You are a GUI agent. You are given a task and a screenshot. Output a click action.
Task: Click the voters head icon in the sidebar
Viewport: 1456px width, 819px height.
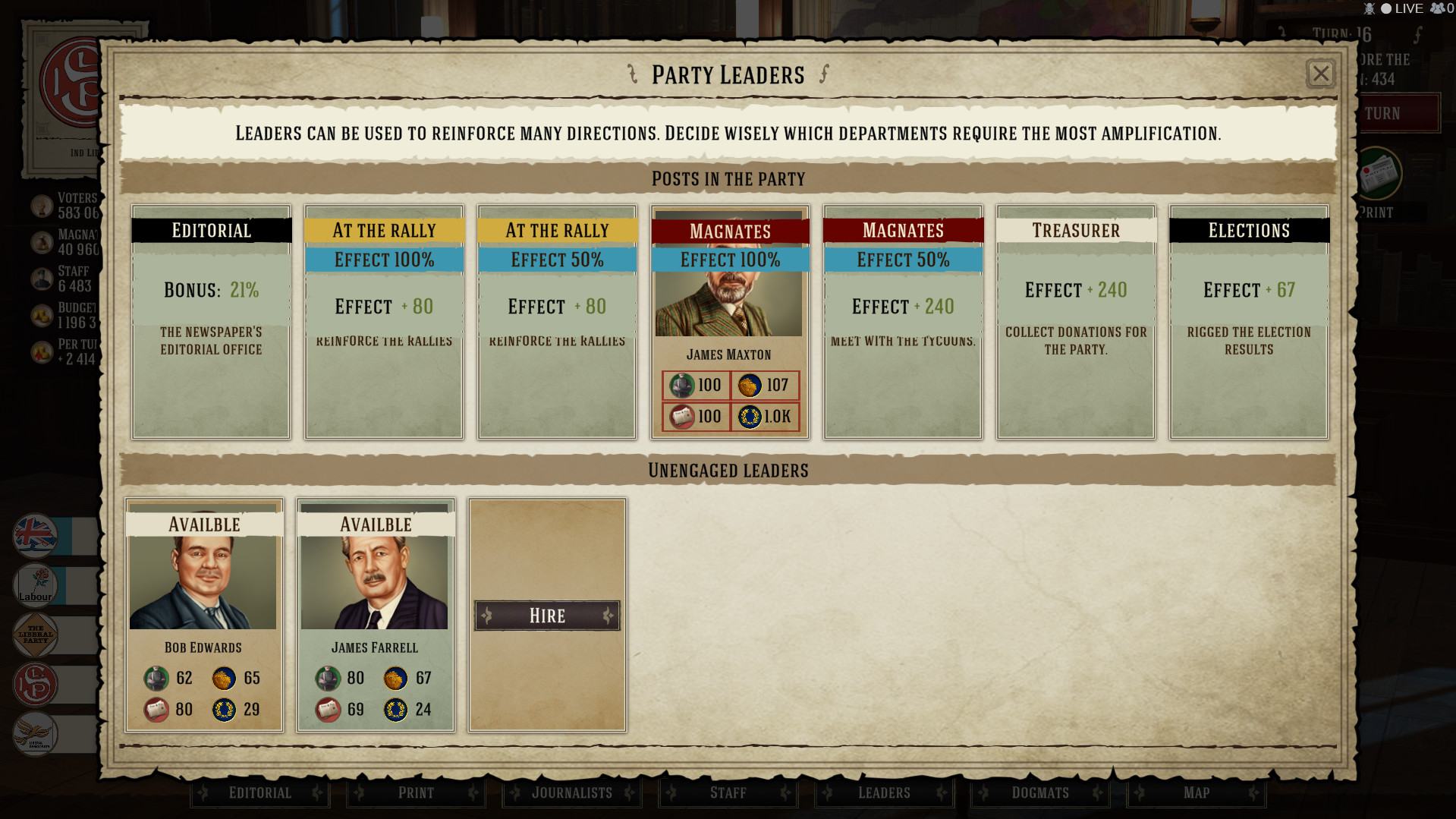pyautogui.click(x=42, y=205)
